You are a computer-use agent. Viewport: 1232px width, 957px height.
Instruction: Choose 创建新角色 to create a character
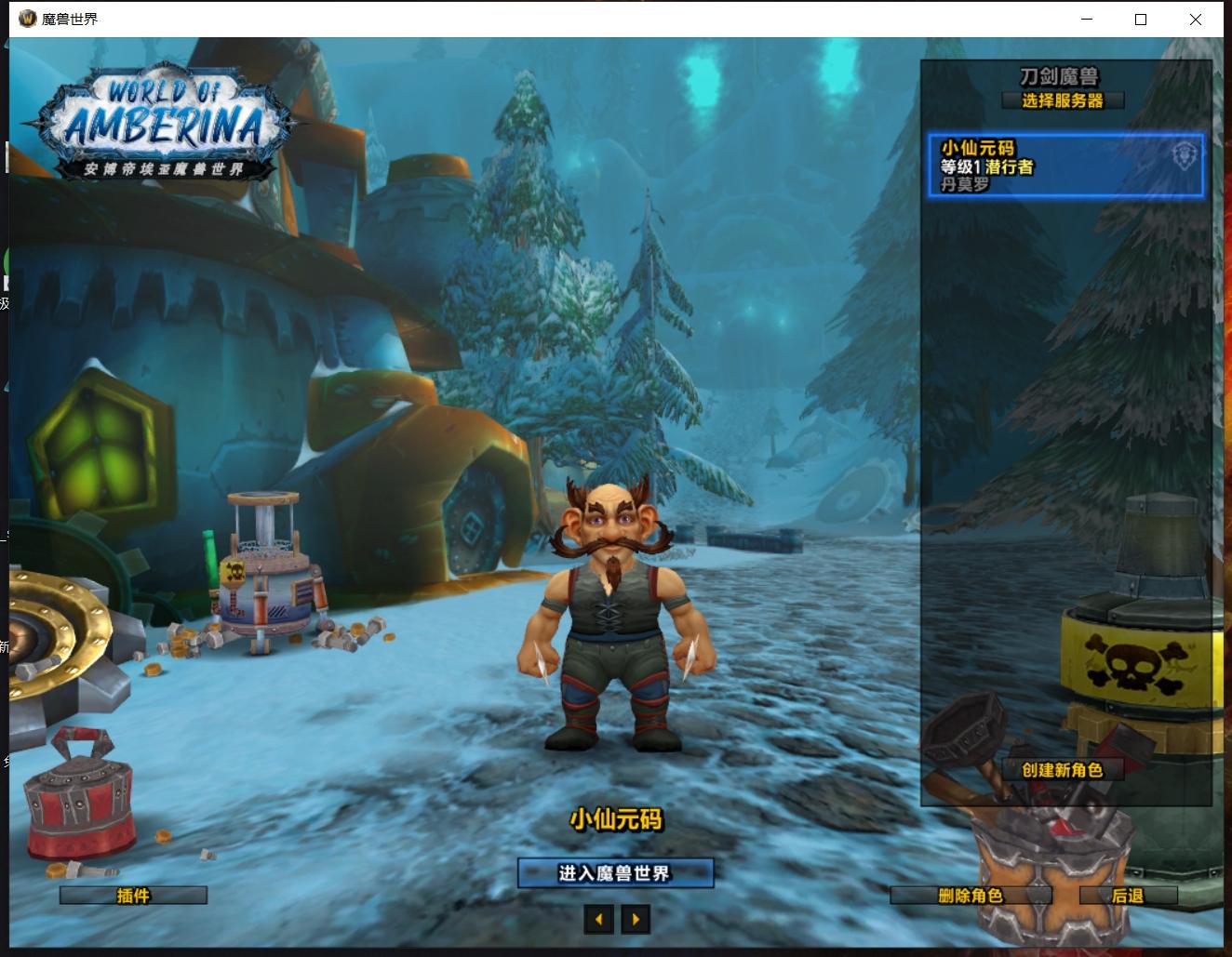pos(1062,770)
